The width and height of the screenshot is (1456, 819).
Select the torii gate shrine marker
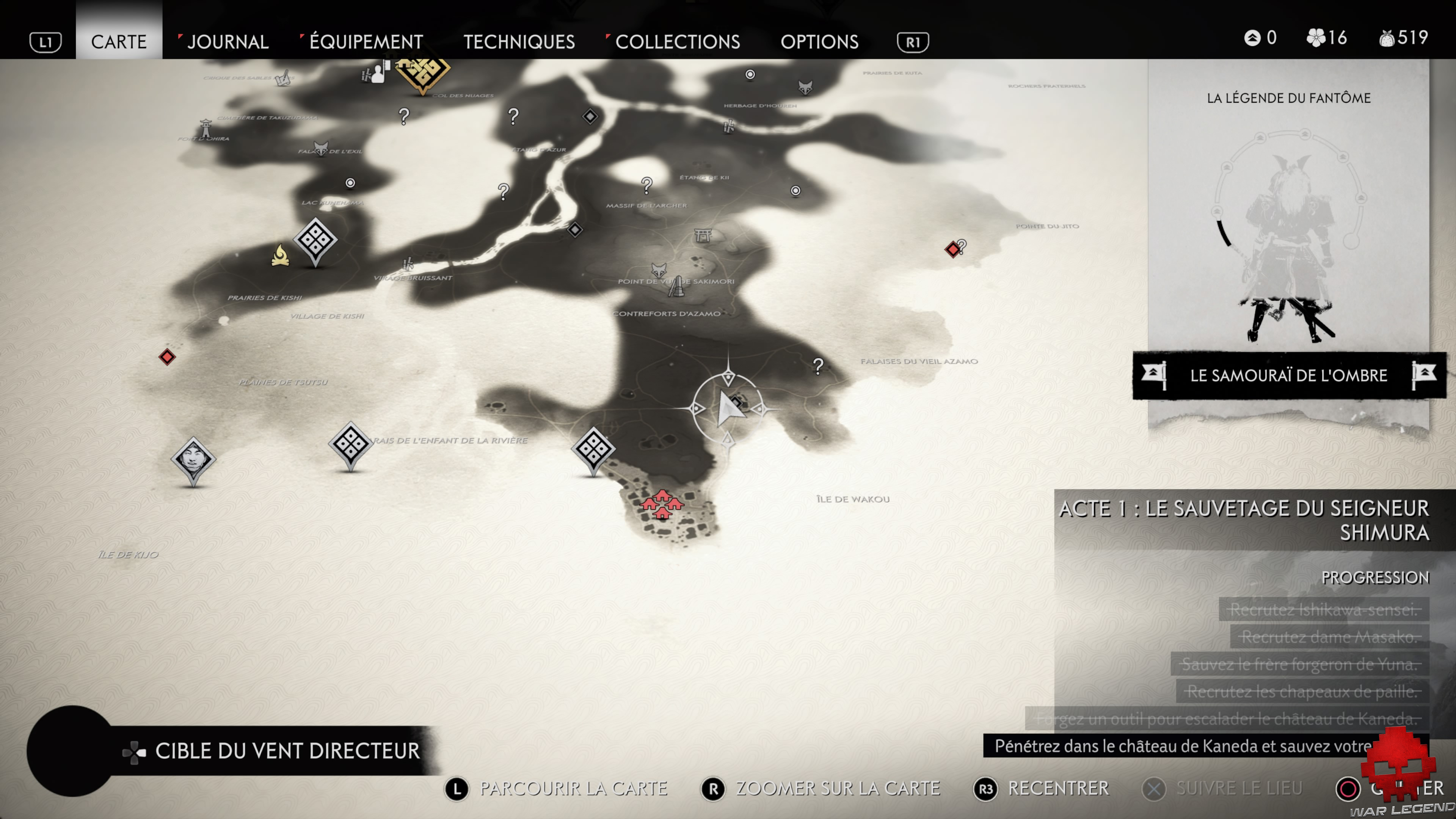(703, 235)
